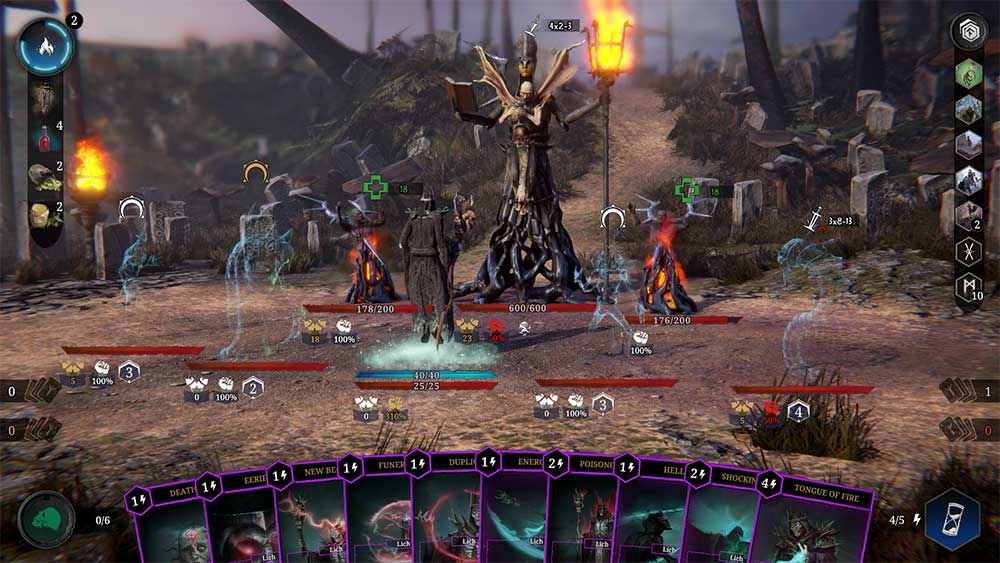1000x563 pixels.
Task: Open the green fist discard button
Action: click(x=46, y=520)
